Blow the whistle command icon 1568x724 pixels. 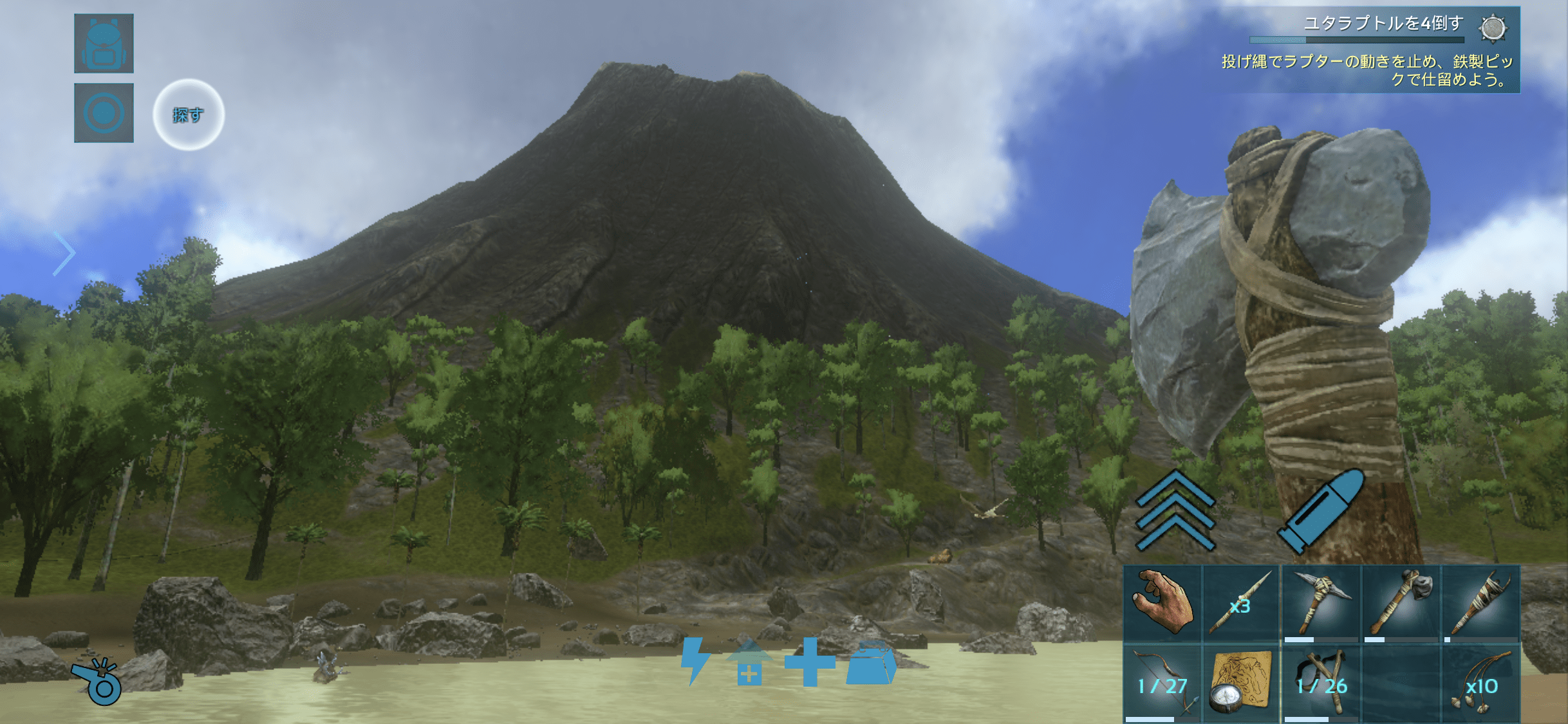(x=97, y=681)
